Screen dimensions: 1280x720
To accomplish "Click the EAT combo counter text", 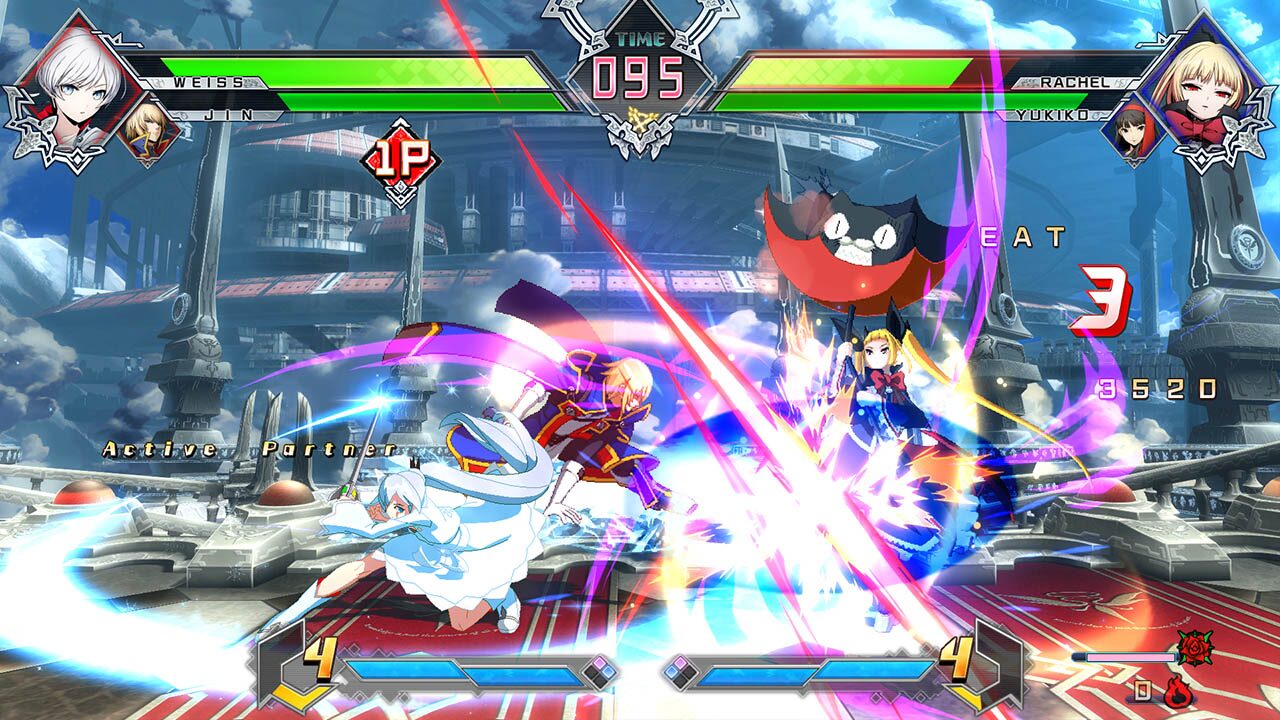I will (1022, 238).
